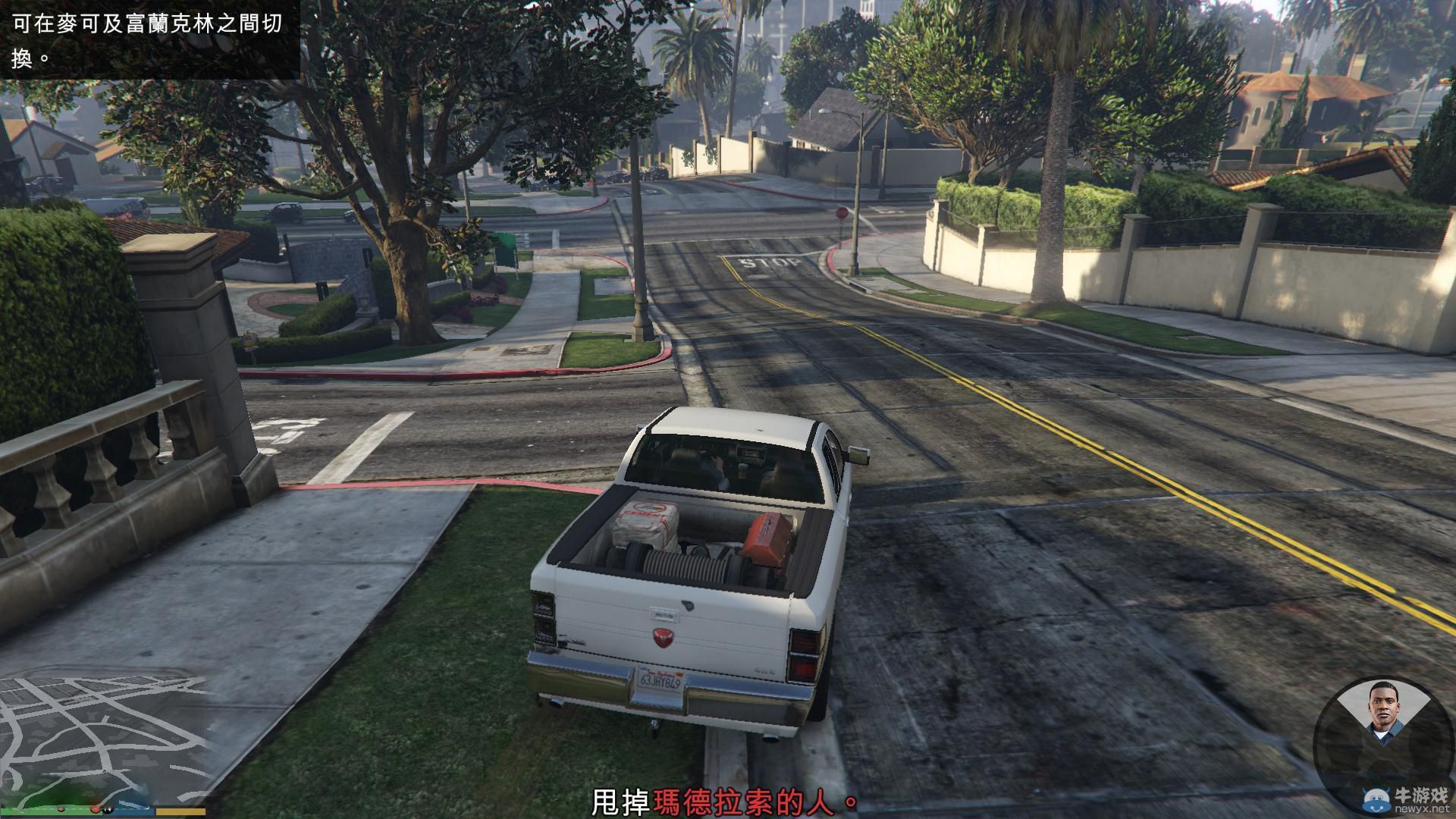Screen dimensions: 1456x819
Task: Click the 63JHY849 license plate on the truck
Action: pos(660,680)
